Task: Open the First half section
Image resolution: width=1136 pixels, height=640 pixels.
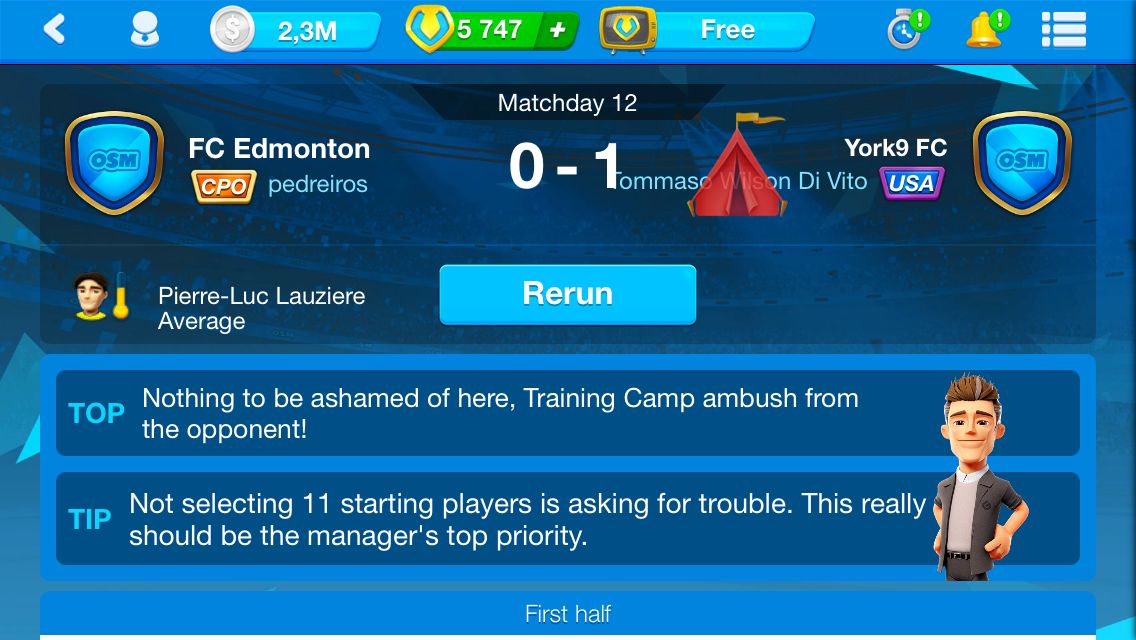Action: (567, 614)
